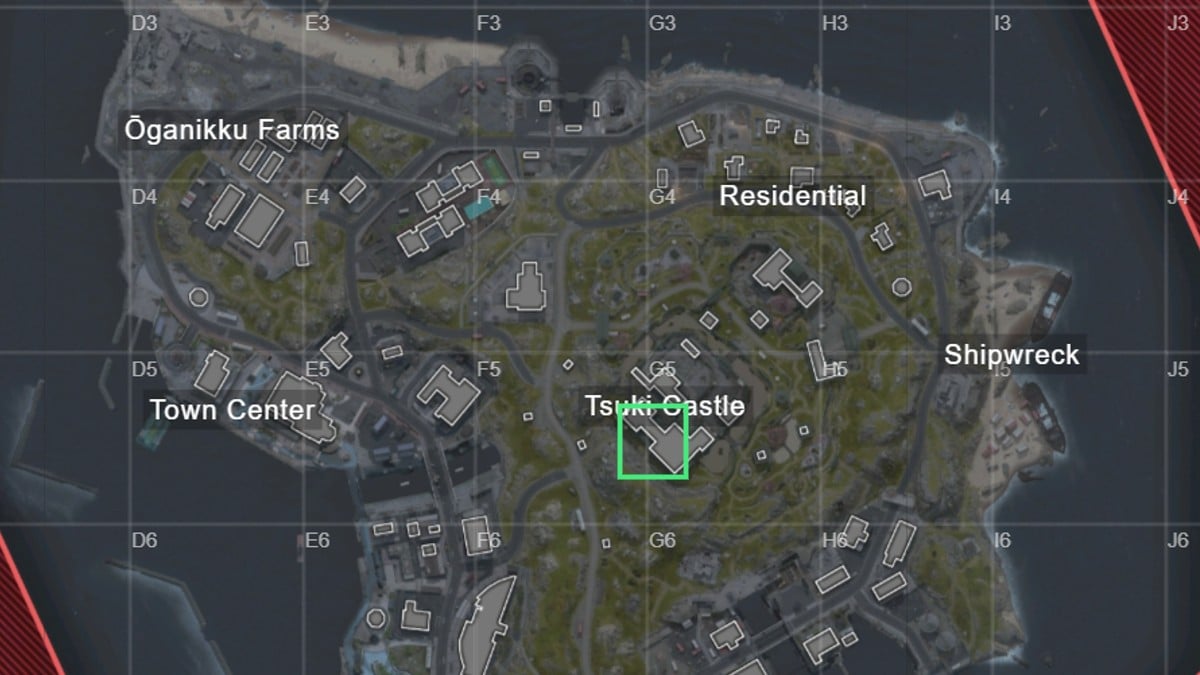
Task: Click the Tsuki Castle map label
Action: point(664,406)
